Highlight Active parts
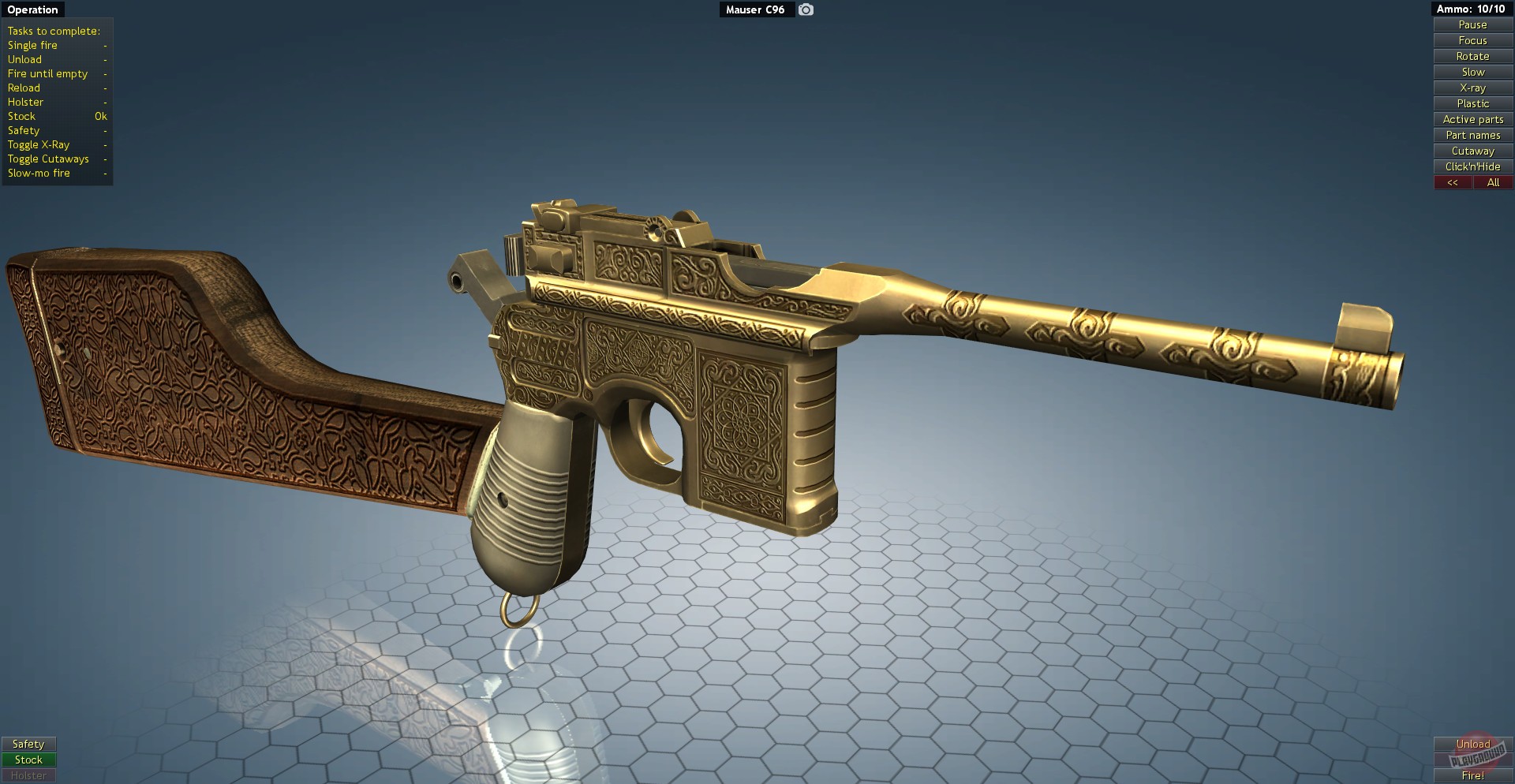The image size is (1515, 784). [x=1472, y=119]
